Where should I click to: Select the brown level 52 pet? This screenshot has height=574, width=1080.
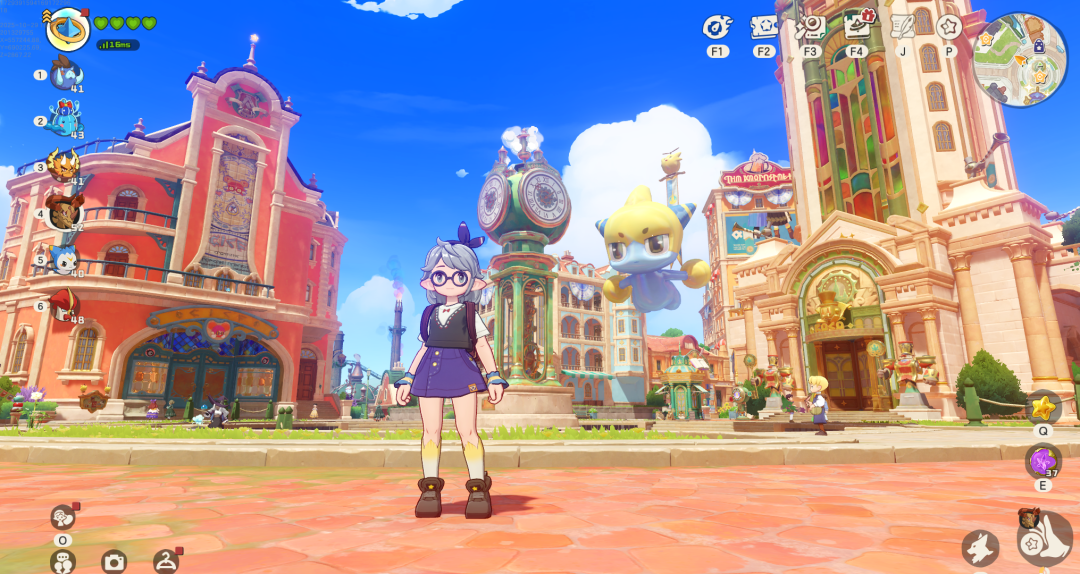coord(64,212)
